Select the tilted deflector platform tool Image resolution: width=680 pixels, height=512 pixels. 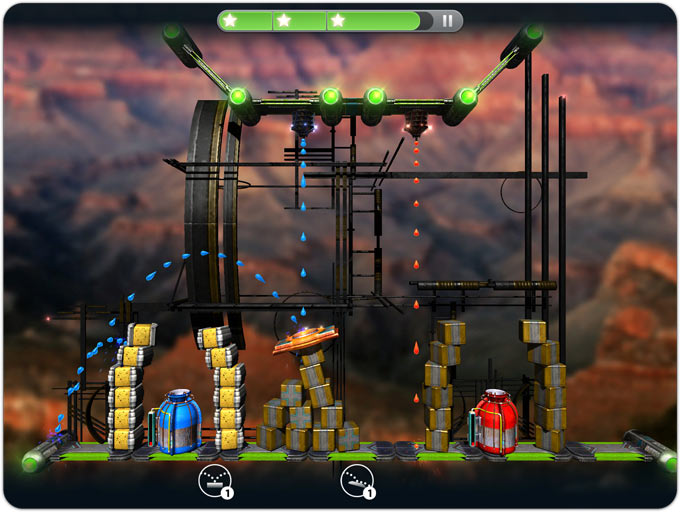click(x=355, y=481)
